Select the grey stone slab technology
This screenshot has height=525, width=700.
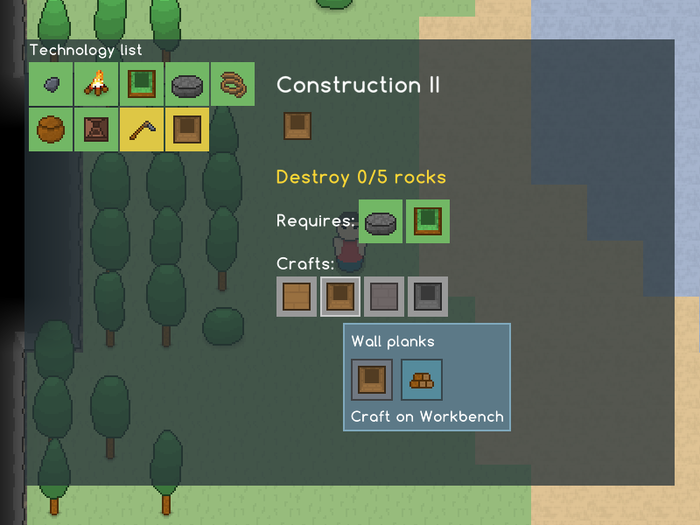pyautogui.click(x=188, y=85)
